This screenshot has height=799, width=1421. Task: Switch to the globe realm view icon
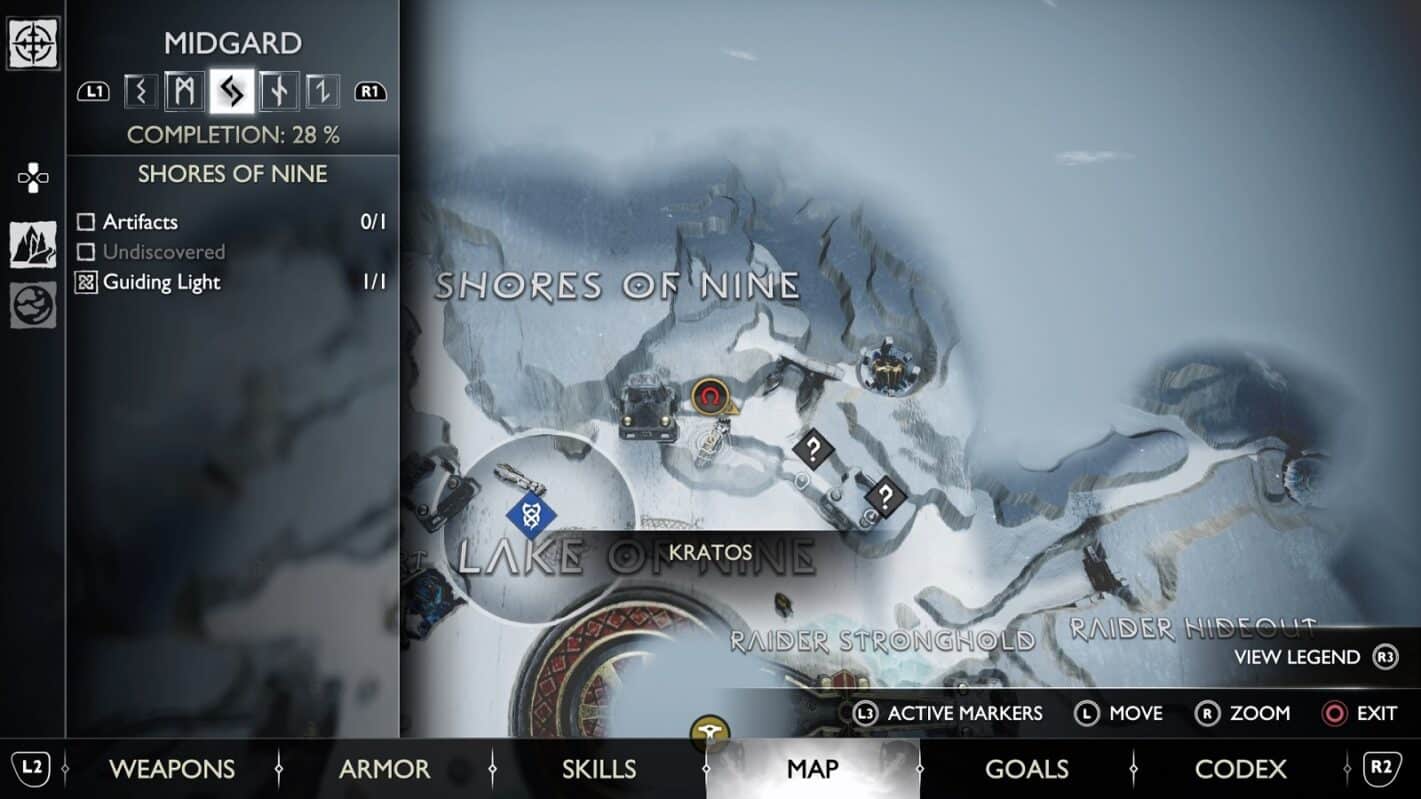(x=33, y=306)
